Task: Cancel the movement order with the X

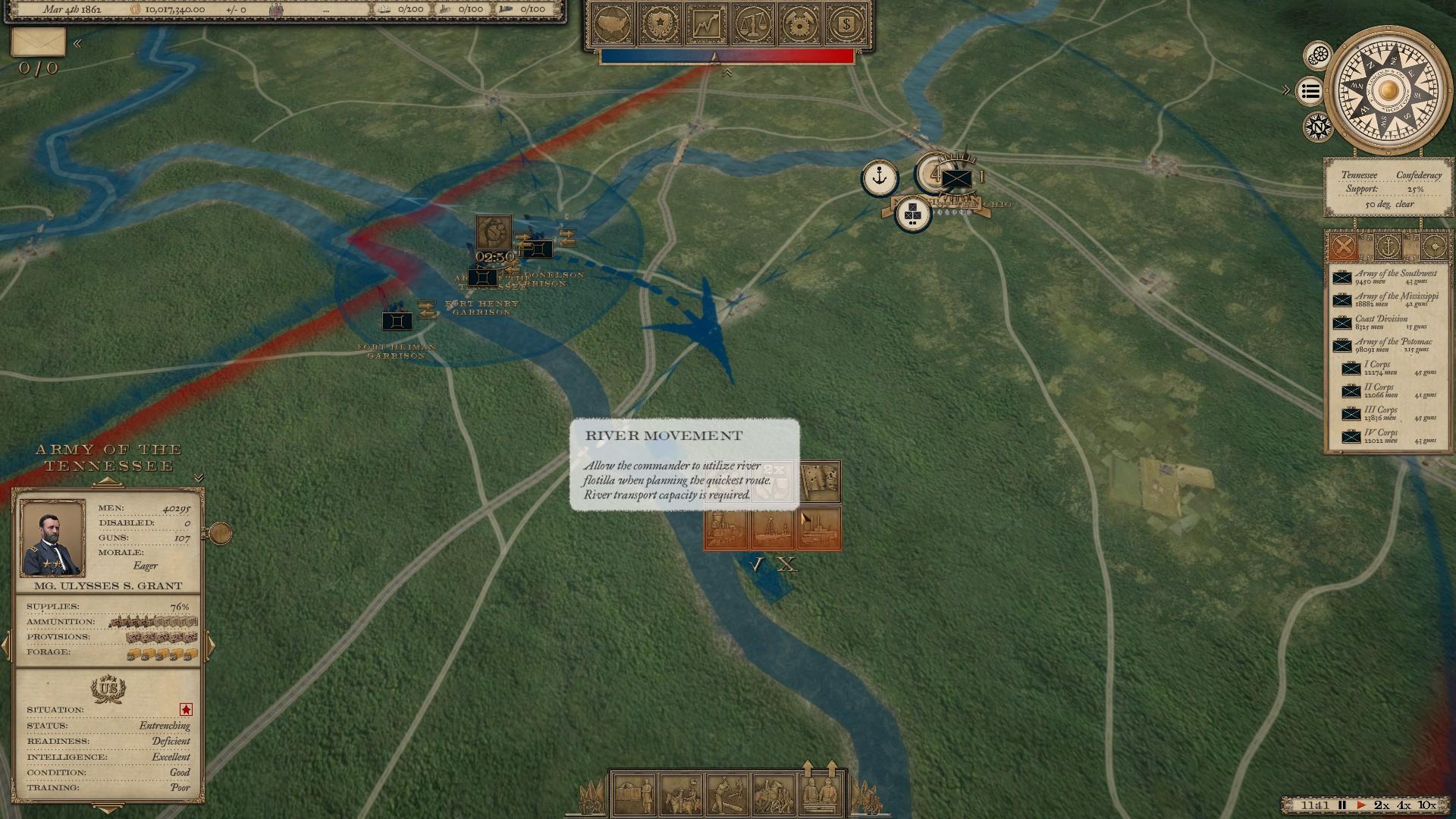Action: coord(788,565)
